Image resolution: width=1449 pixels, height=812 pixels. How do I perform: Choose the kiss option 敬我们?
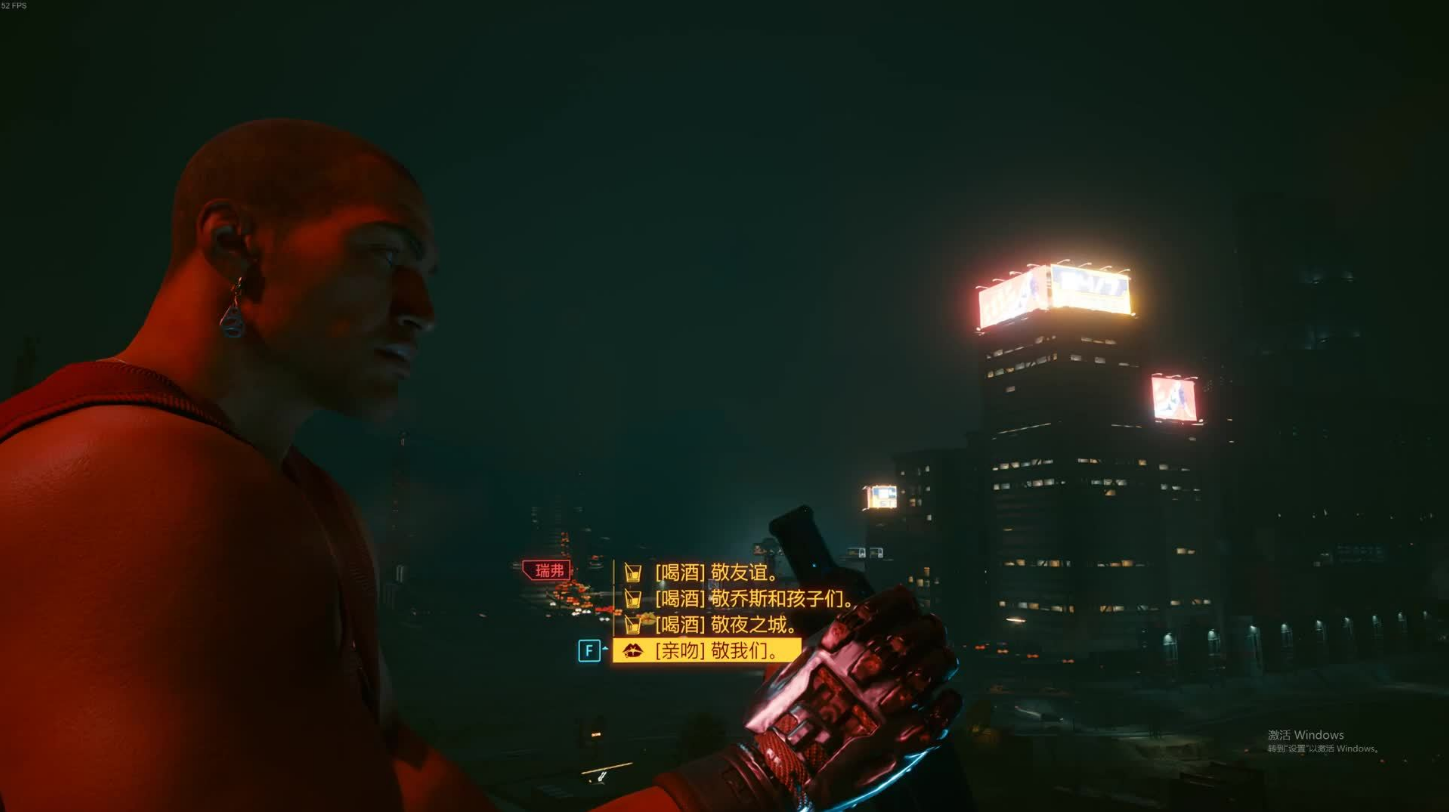pyautogui.click(x=717, y=651)
